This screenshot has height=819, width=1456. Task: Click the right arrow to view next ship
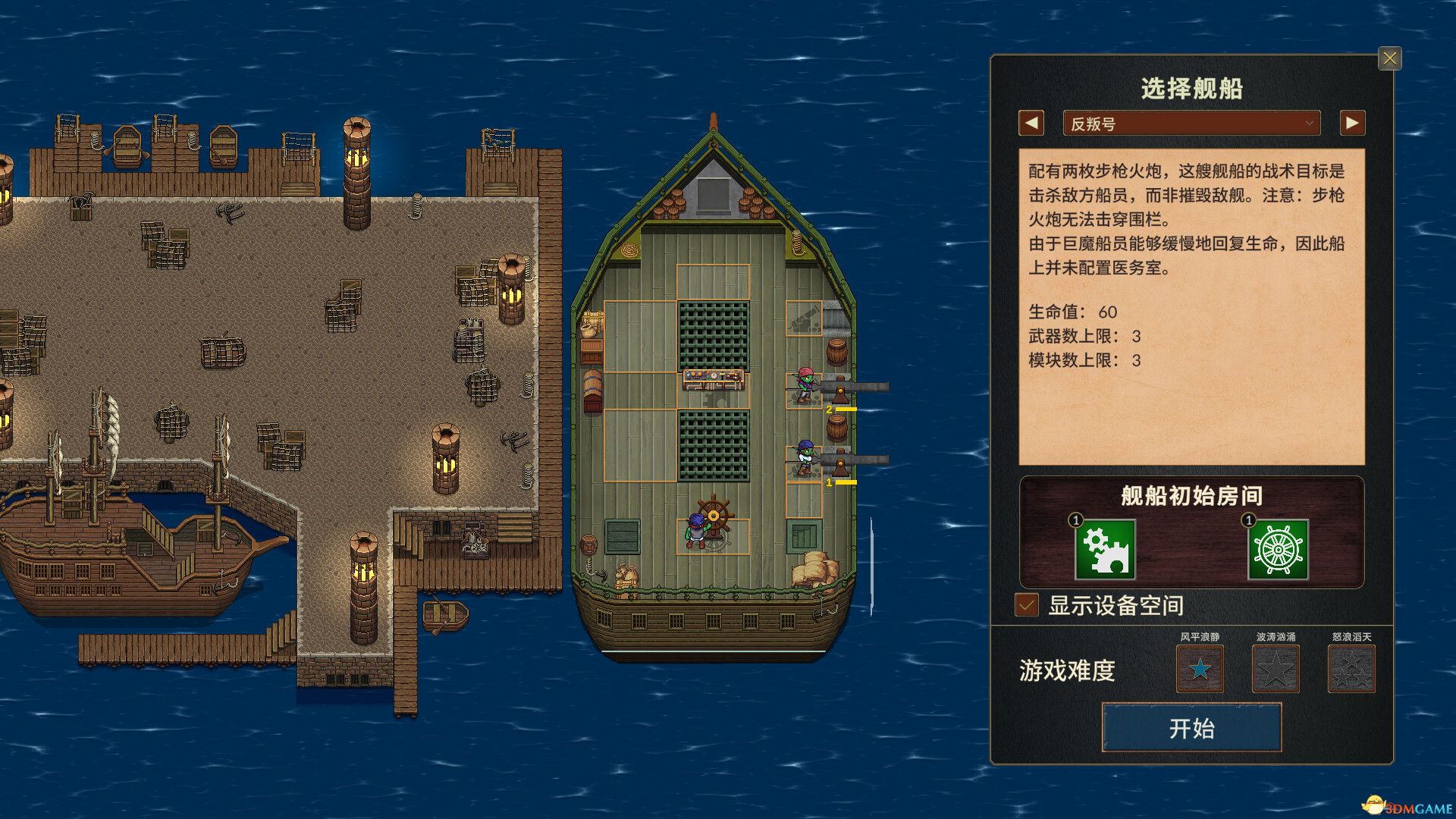point(1354,122)
